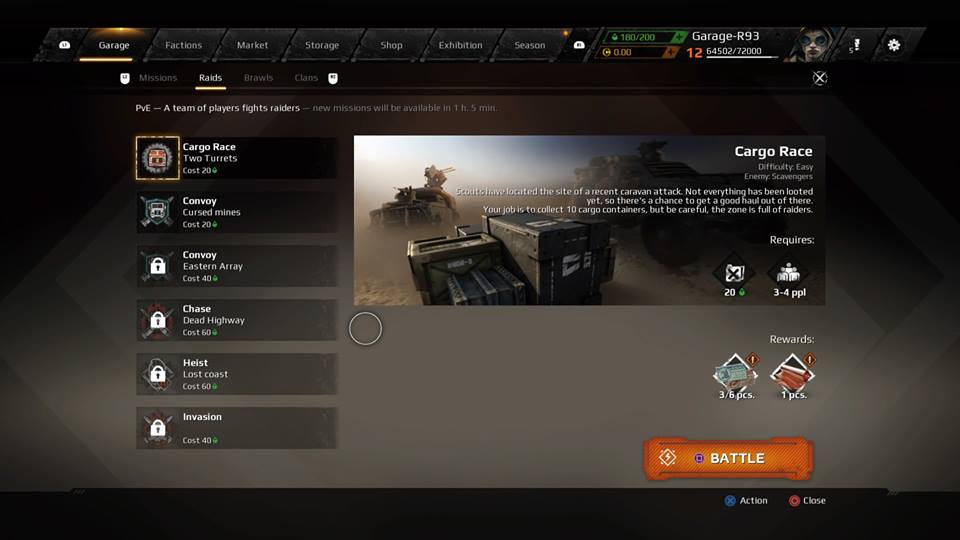Switch to the Missions sub-tab
960x540 pixels.
(158, 78)
